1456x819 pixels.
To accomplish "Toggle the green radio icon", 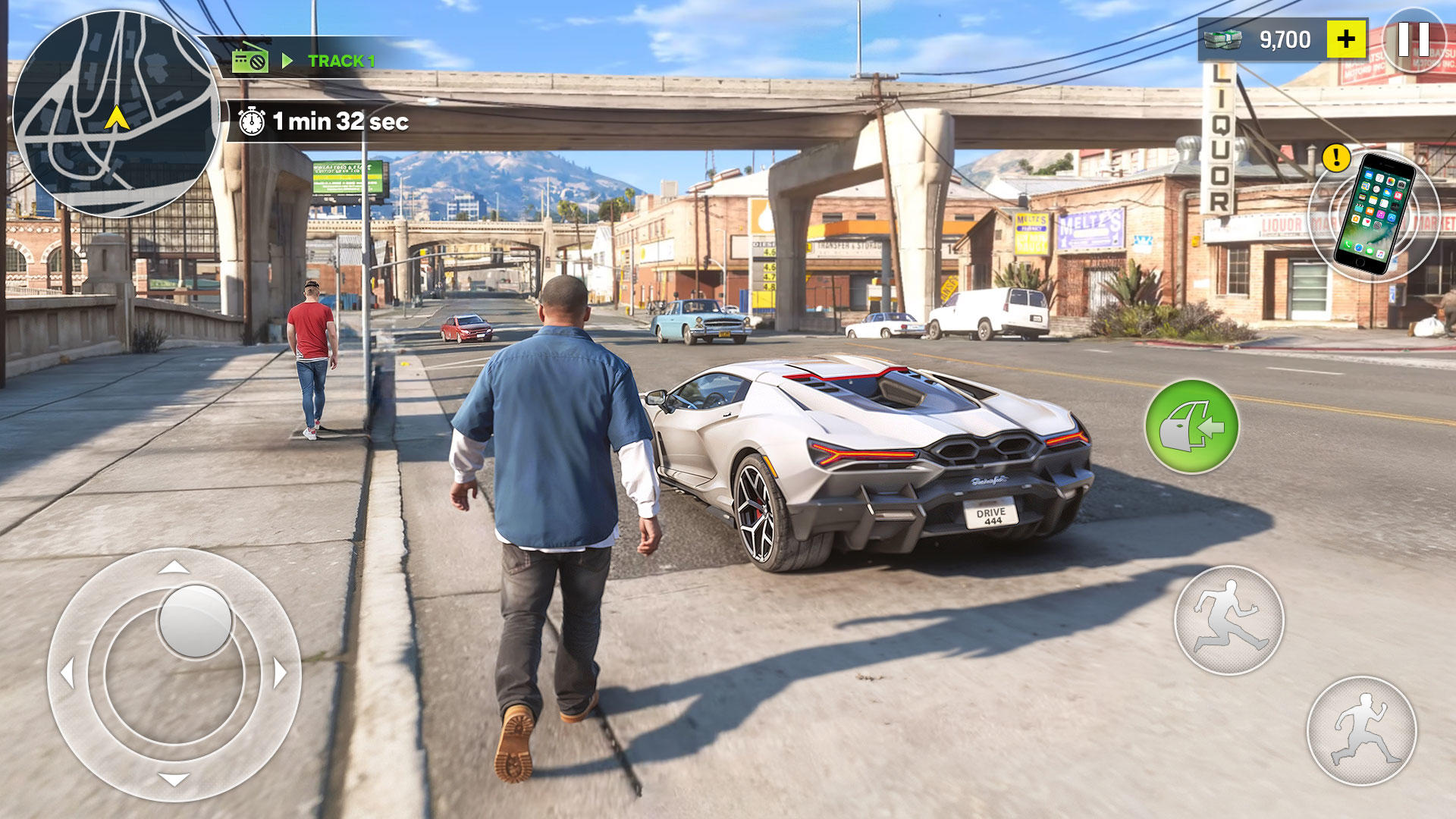I will point(249,59).
